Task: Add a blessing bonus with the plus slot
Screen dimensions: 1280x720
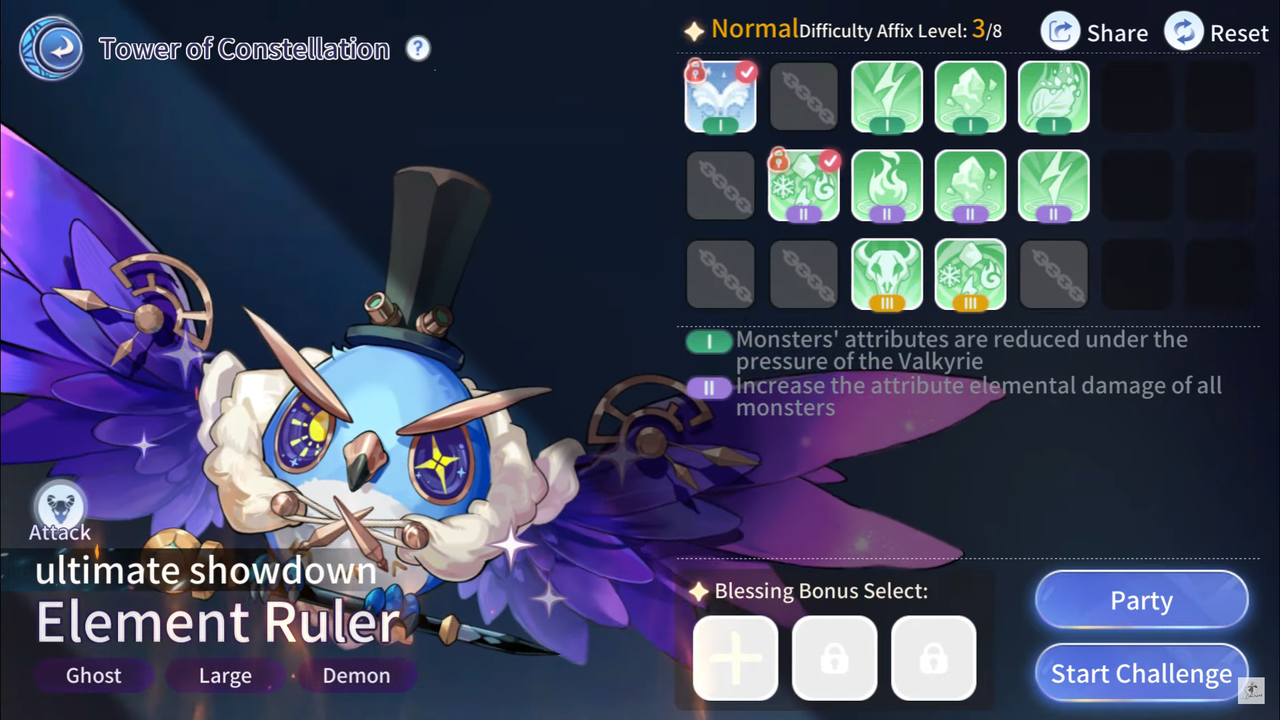Action: tap(735, 657)
